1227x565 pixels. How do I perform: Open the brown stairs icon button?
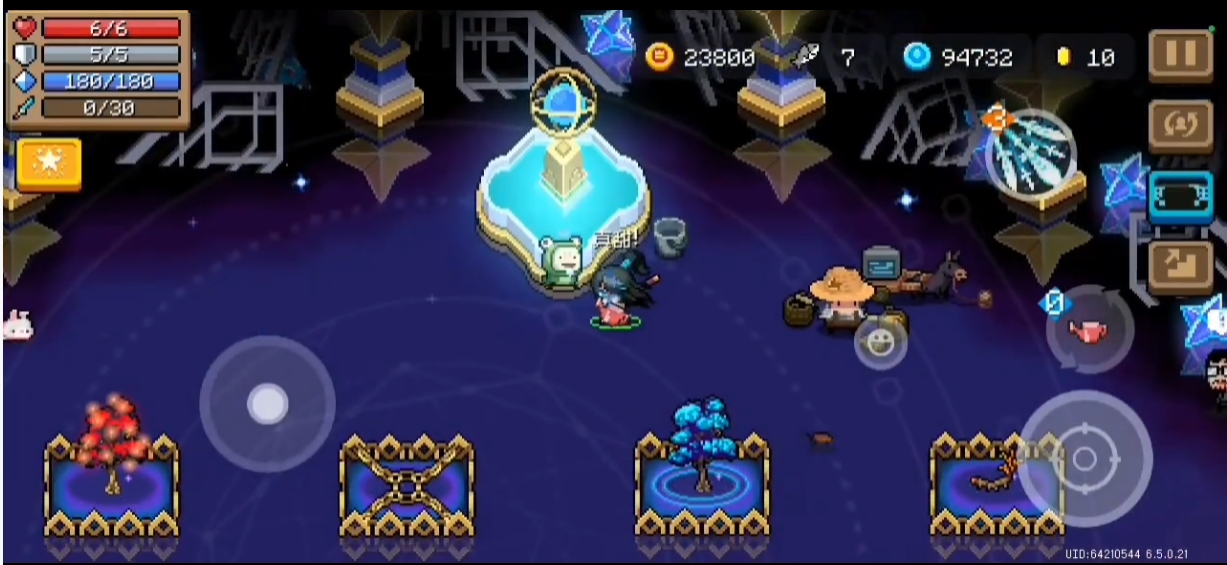pyautogui.click(x=1180, y=265)
